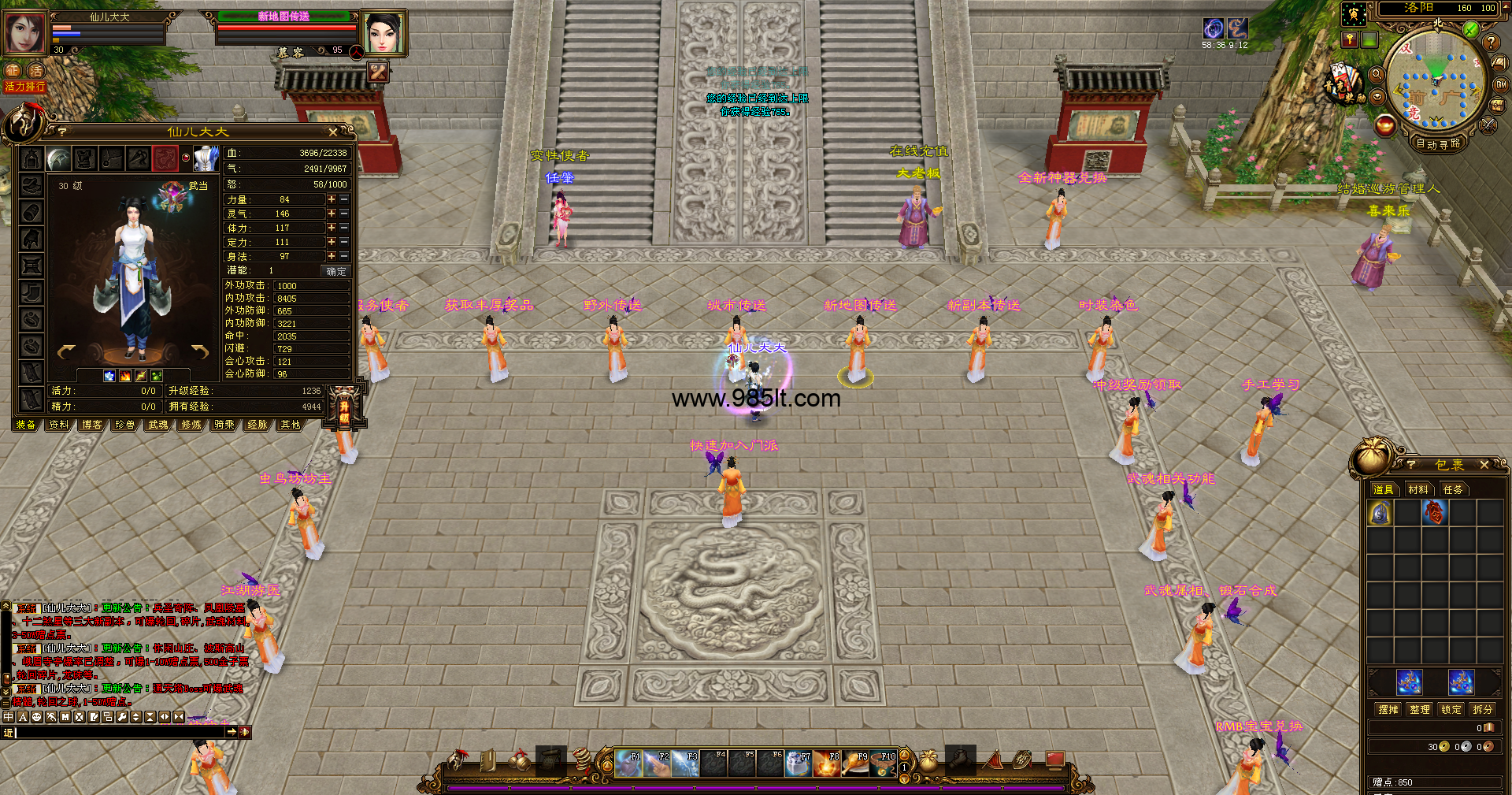
Task: Use the roast chicken item on F9
Action: point(855,763)
